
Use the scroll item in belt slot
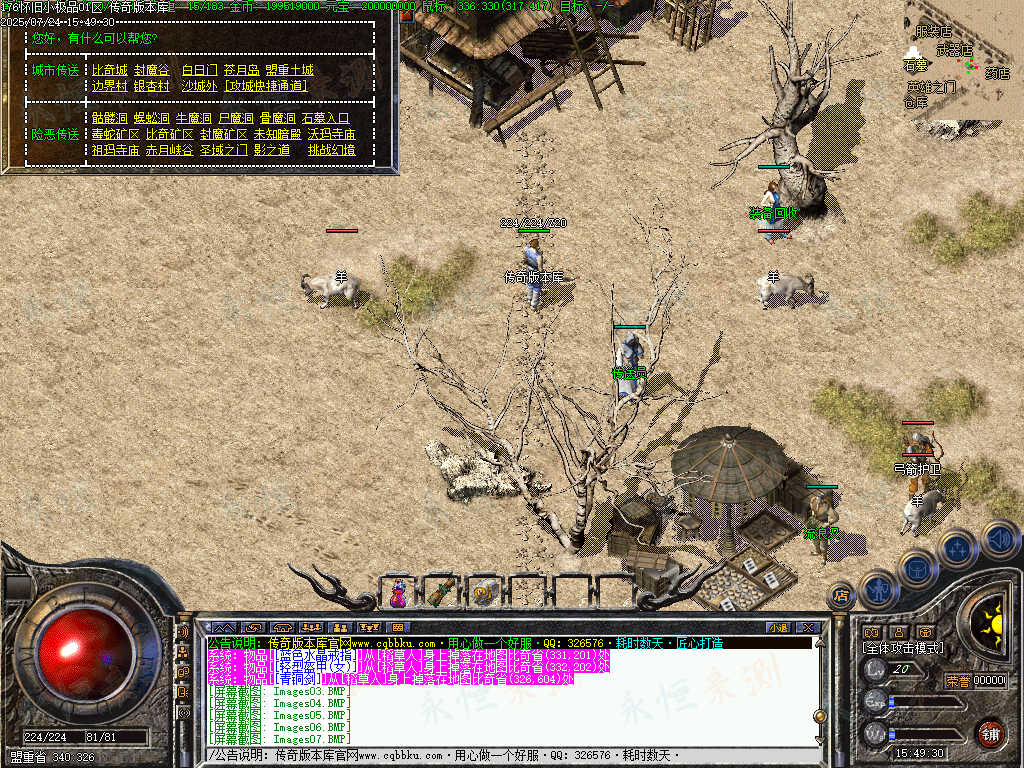[x=485, y=593]
